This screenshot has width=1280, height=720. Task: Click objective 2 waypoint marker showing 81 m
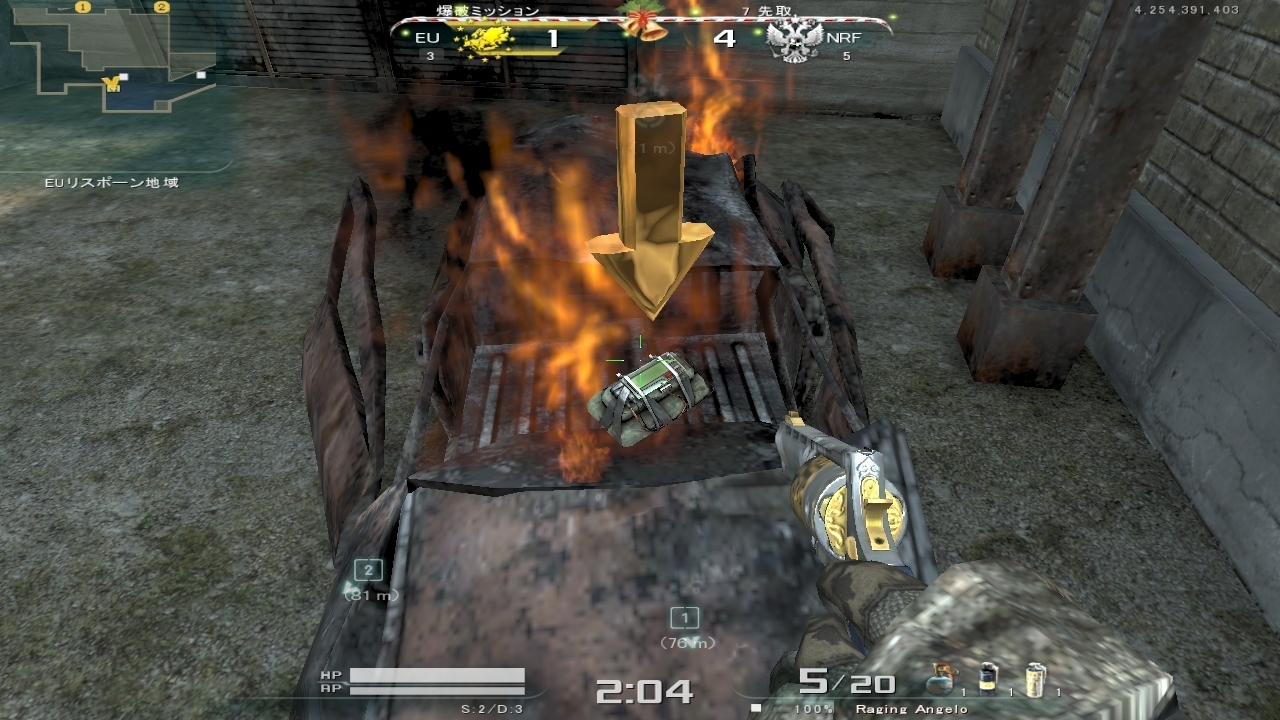369,570
